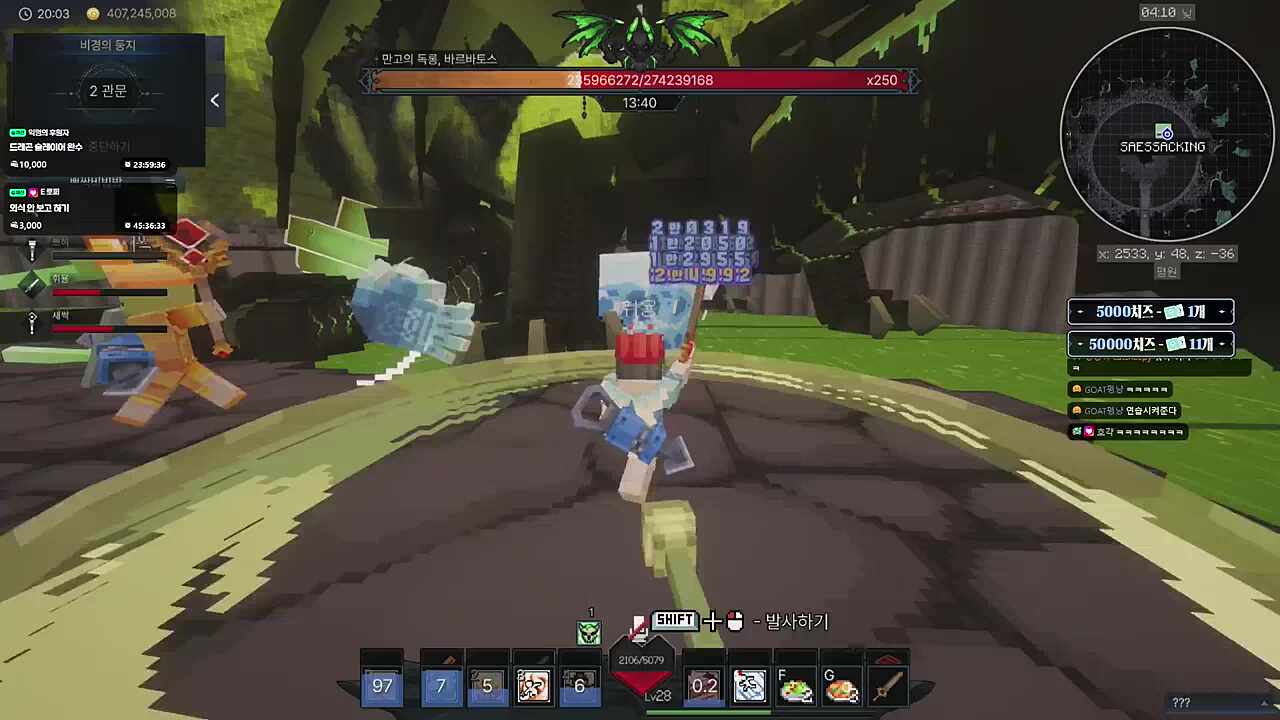The width and height of the screenshot is (1280, 720).
Task: Open the circular minimap
Action: (1166, 134)
